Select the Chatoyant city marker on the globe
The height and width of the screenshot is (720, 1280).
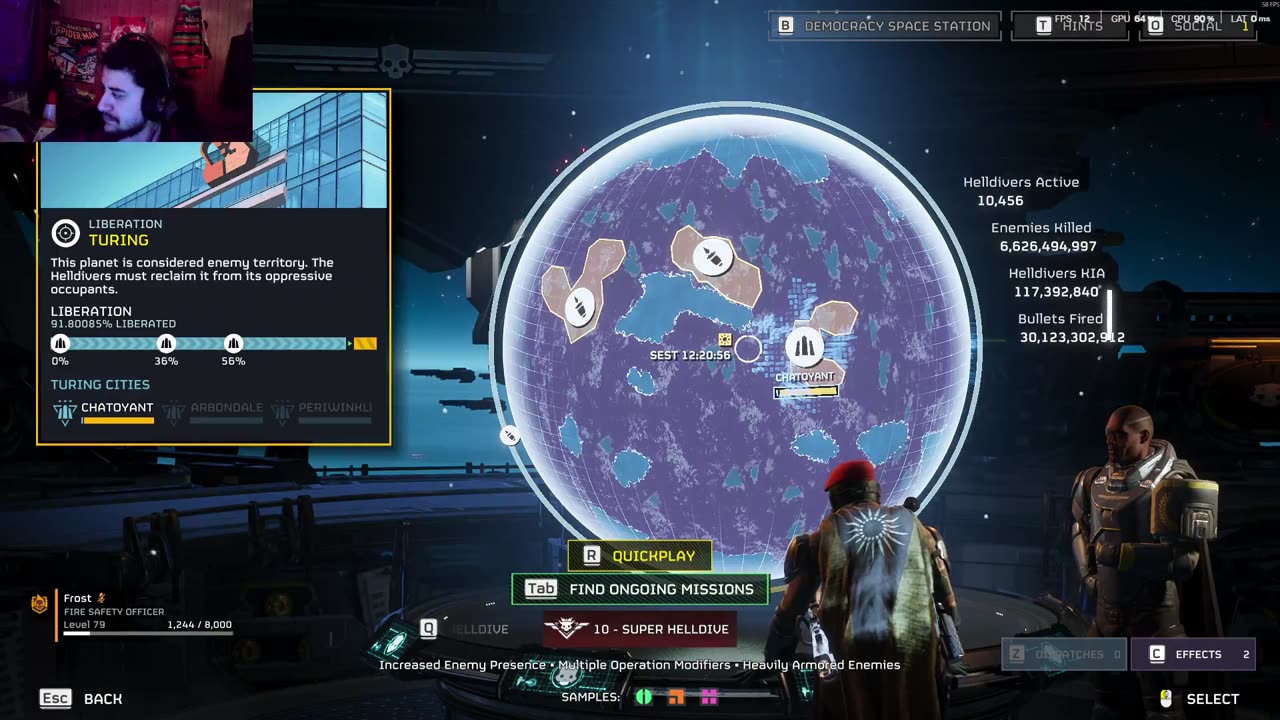804,348
